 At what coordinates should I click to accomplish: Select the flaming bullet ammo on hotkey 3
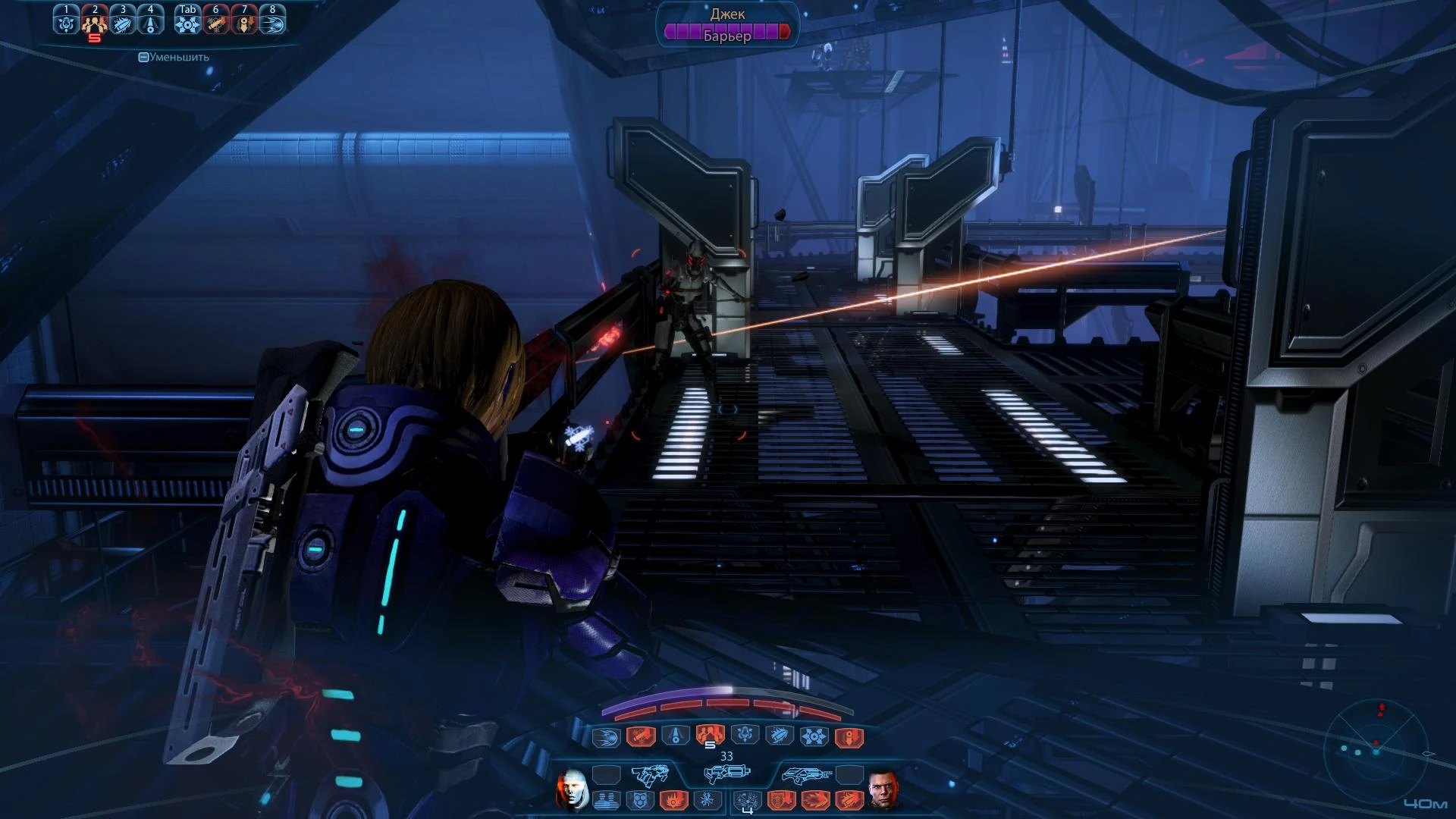(123, 22)
